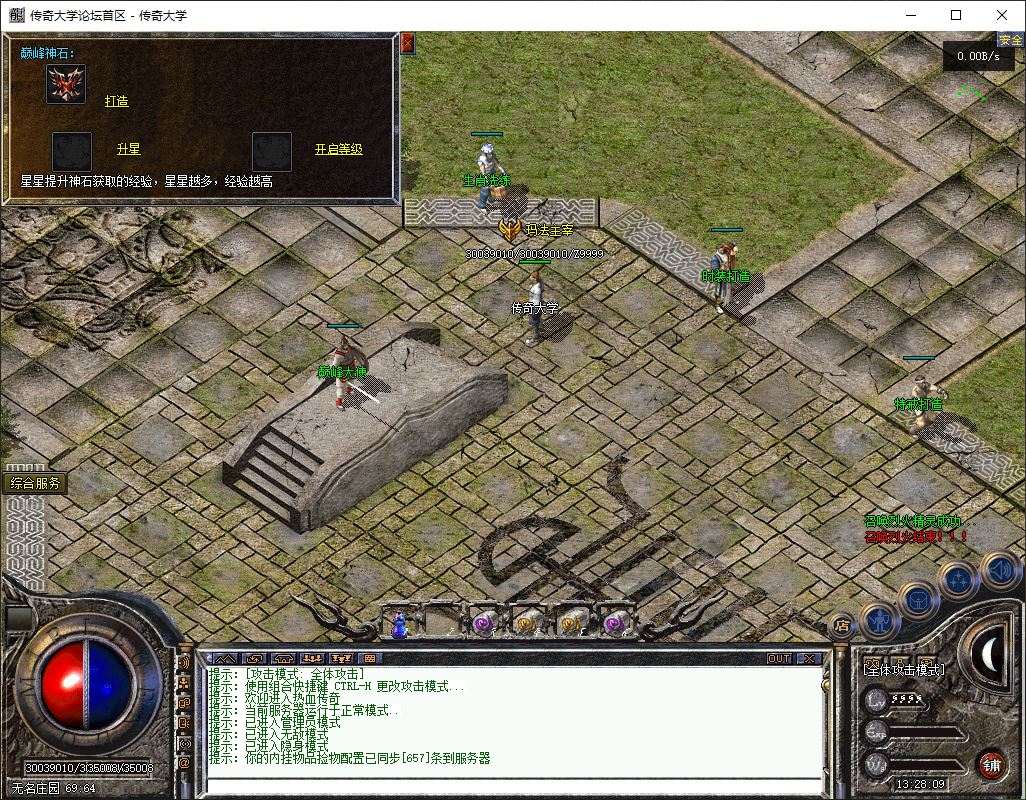Click the 打造 (forge) link
Viewport: 1026px width, 800px height.
click(117, 101)
